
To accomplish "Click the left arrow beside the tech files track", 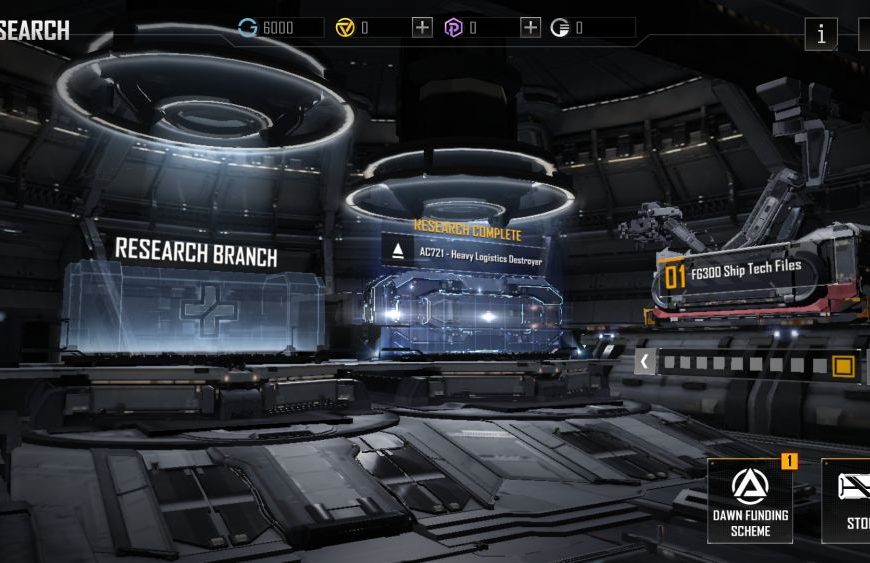I will 645,362.
